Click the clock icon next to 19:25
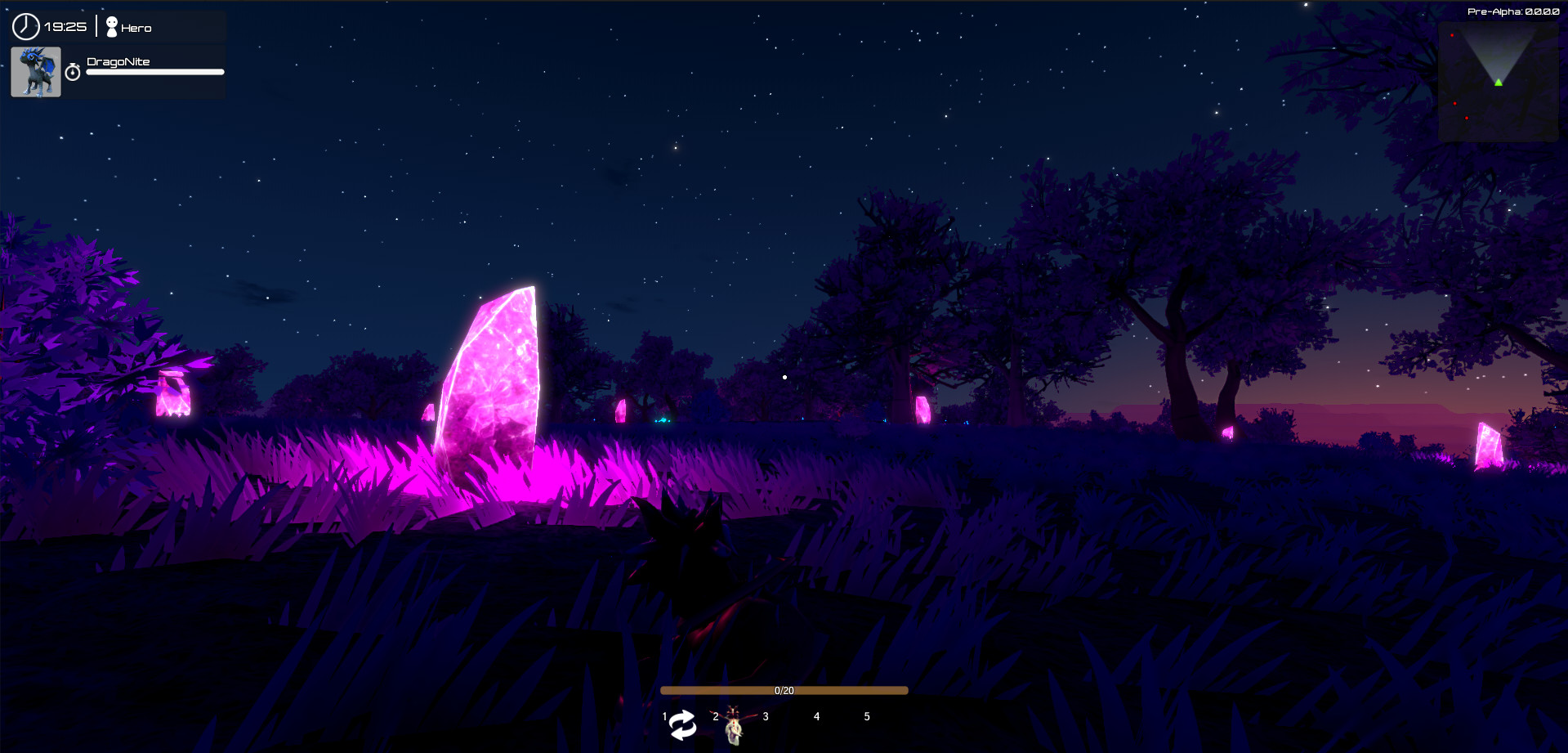This screenshot has height=753, width=1568. click(25, 25)
